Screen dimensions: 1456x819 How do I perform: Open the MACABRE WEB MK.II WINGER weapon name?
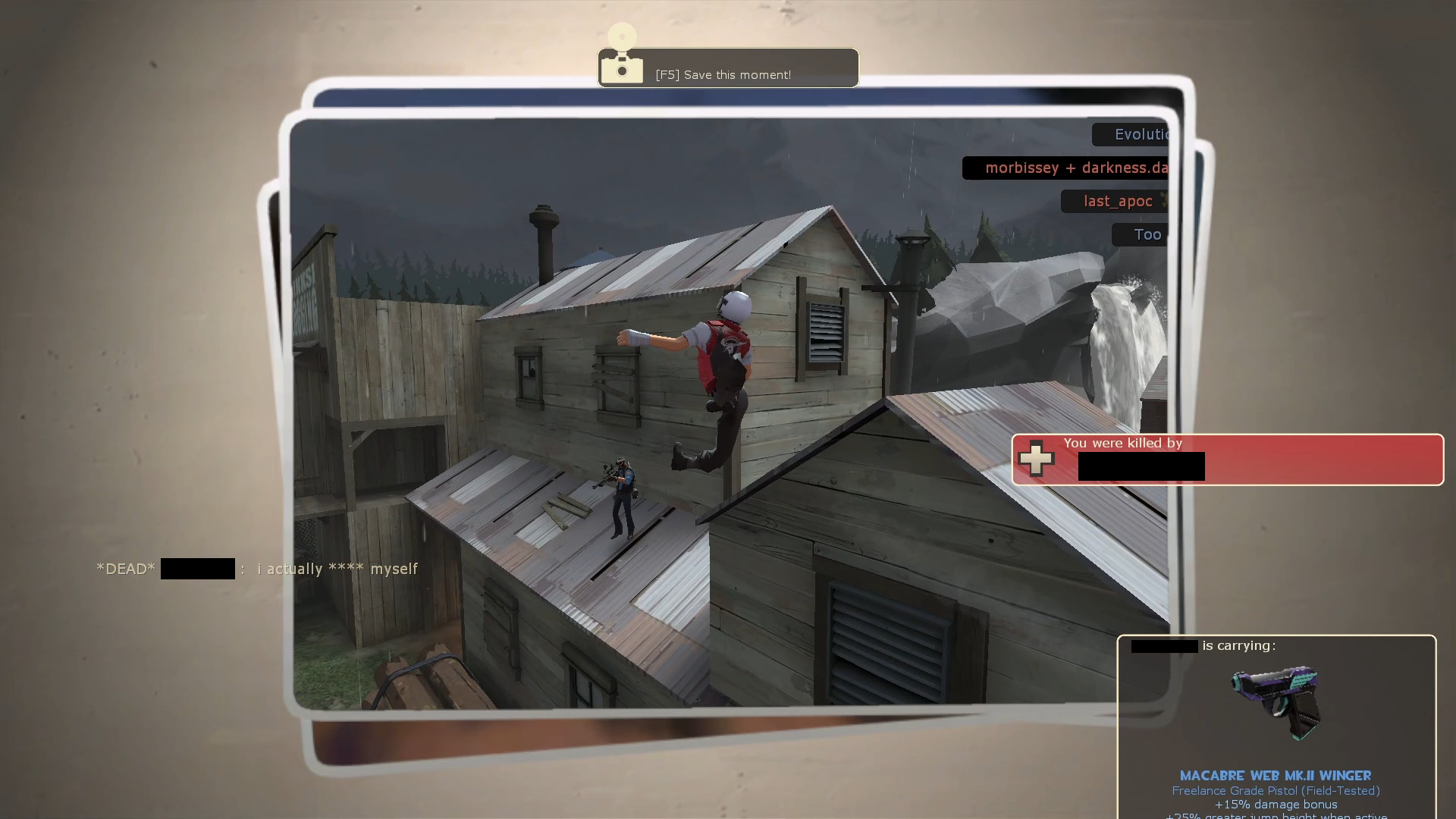[1276, 776]
